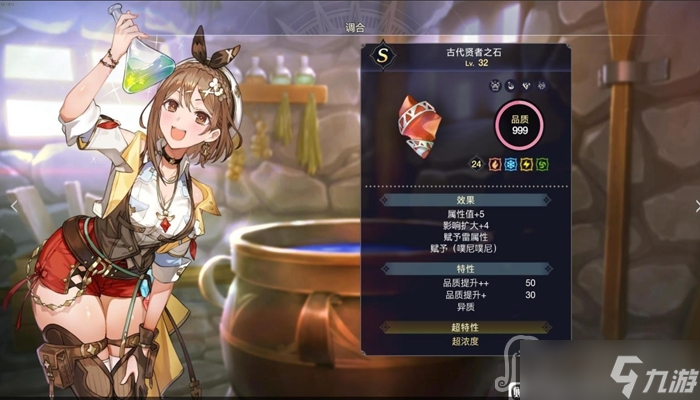Screen dimensions: 700x400
Task: Click the yellow lightning element icon
Action: [525, 163]
